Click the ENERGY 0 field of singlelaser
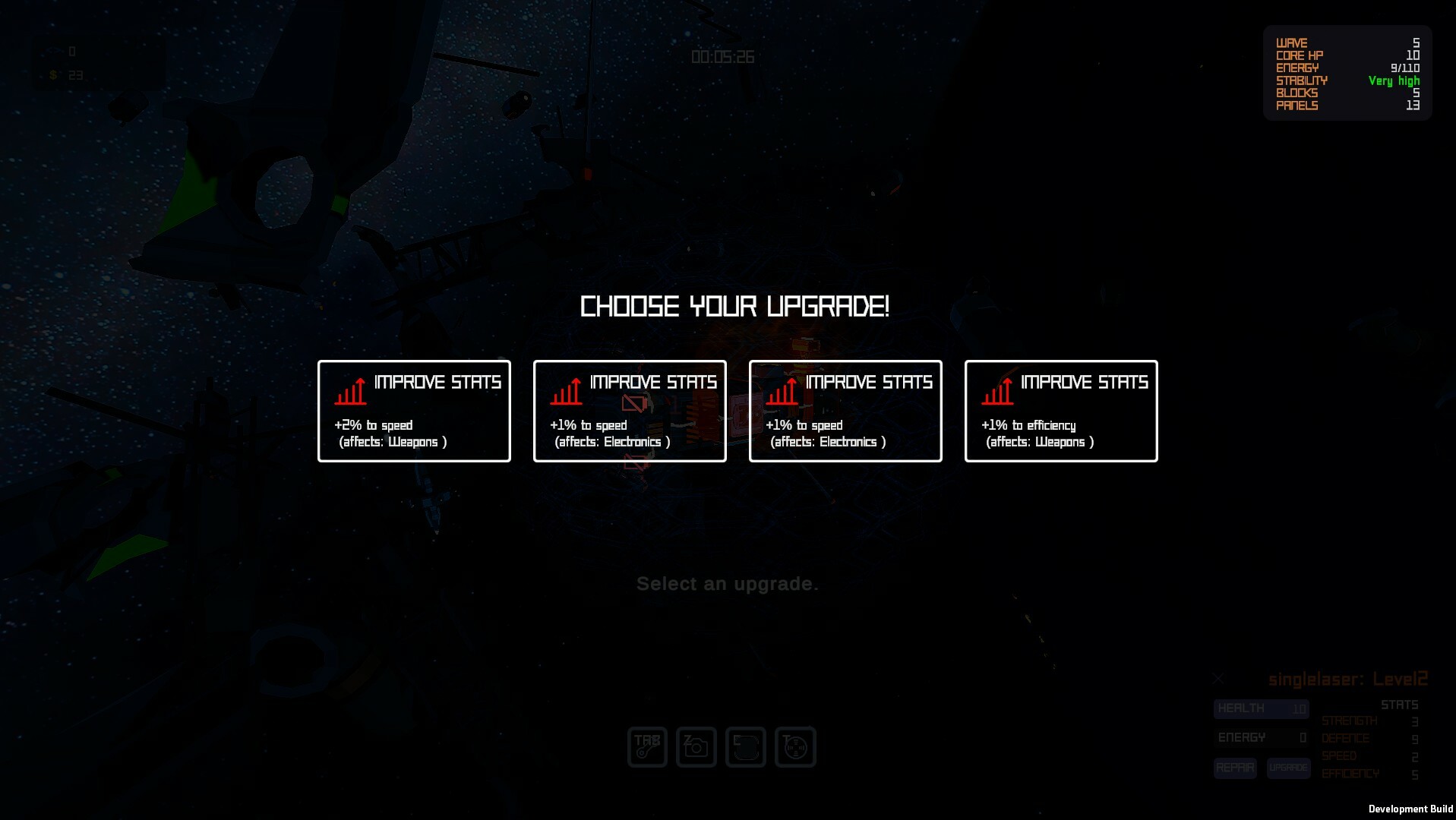 click(x=1261, y=737)
